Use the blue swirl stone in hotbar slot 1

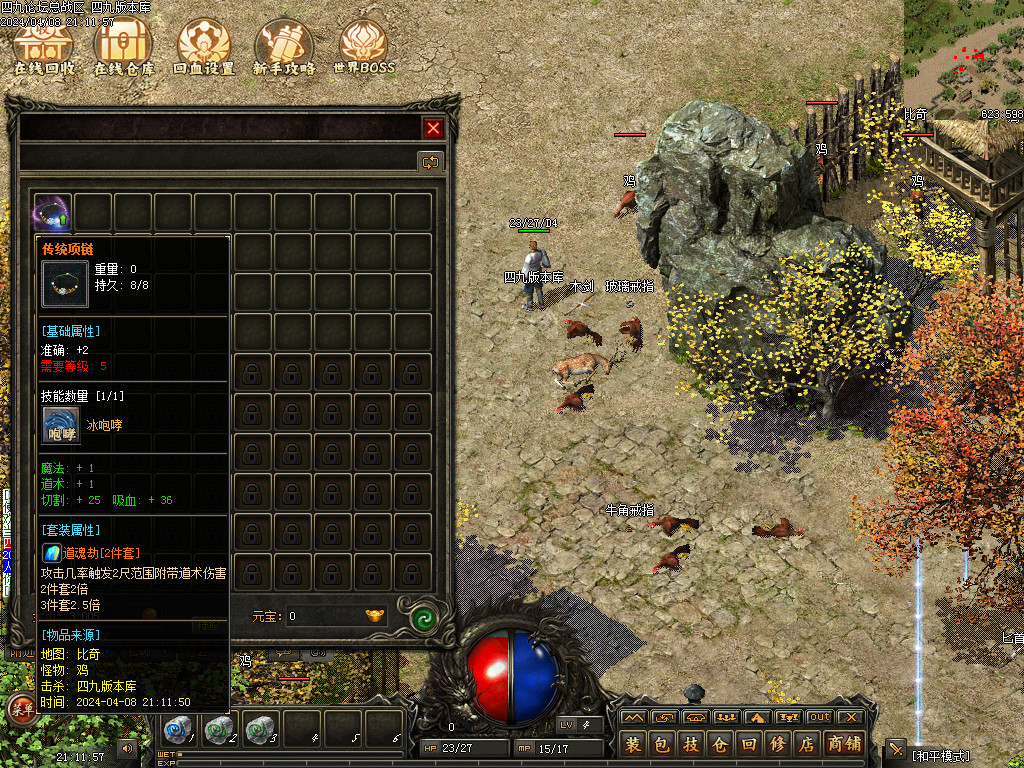click(x=178, y=729)
